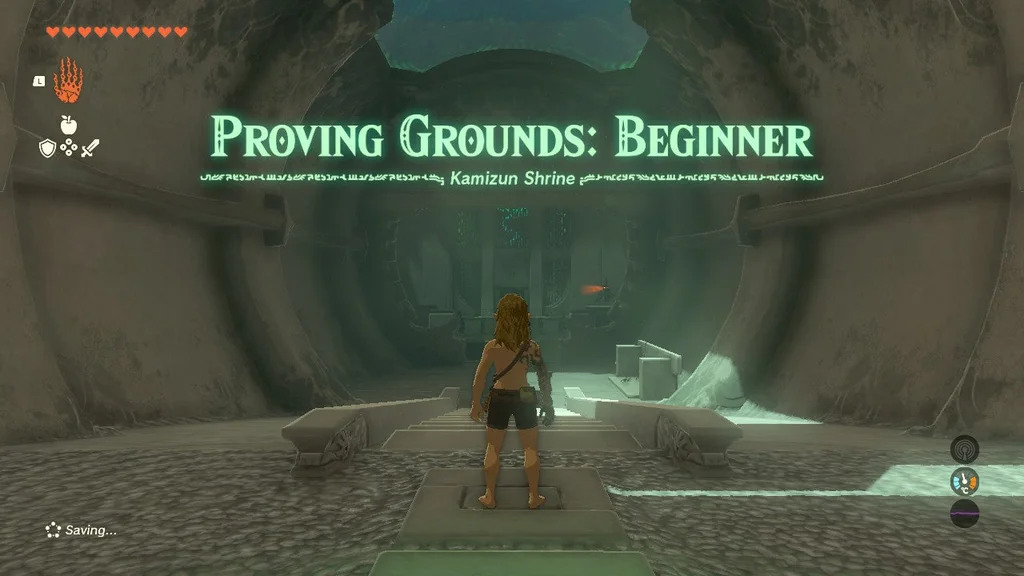
Task: Choose the sword weapon shortcut icon
Action: pyautogui.click(x=90, y=148)
